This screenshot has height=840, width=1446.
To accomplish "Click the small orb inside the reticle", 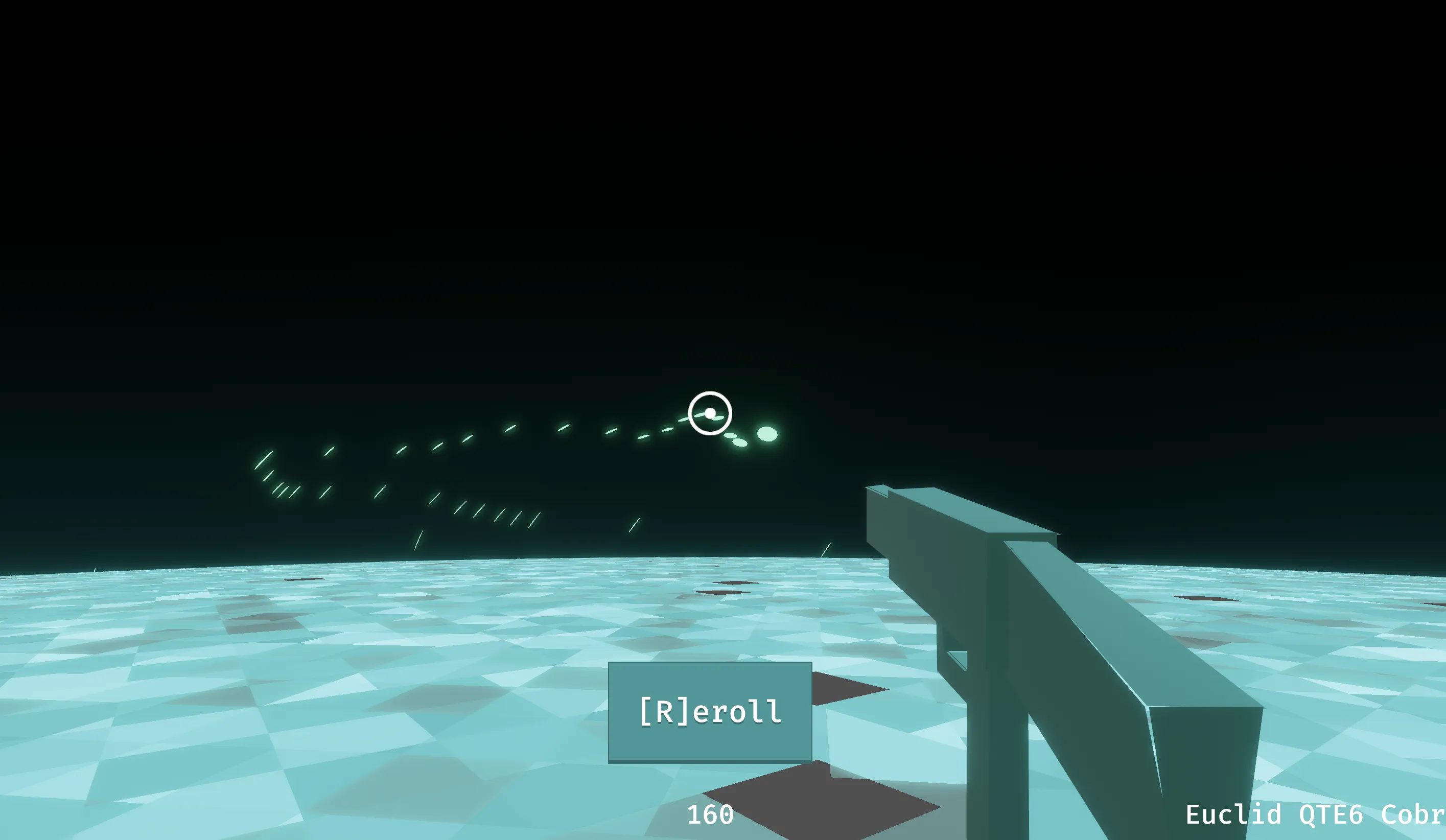I will click(710, 414).
